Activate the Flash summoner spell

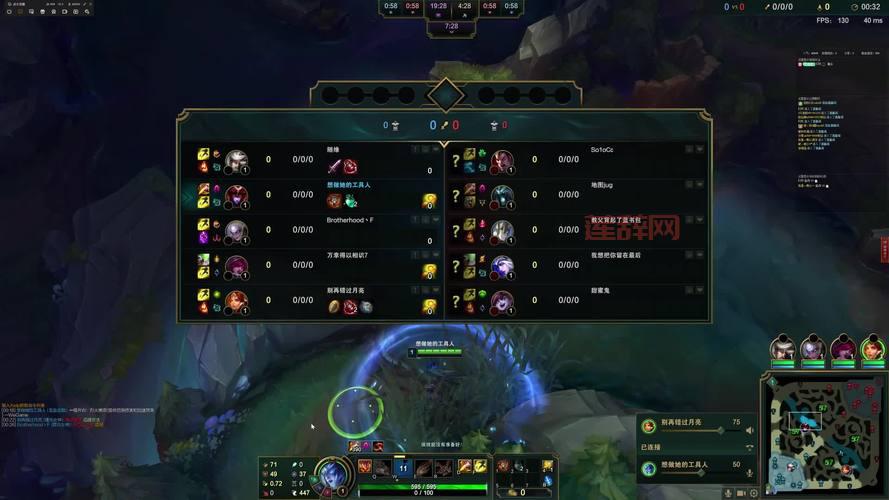[x=479, y=466]
